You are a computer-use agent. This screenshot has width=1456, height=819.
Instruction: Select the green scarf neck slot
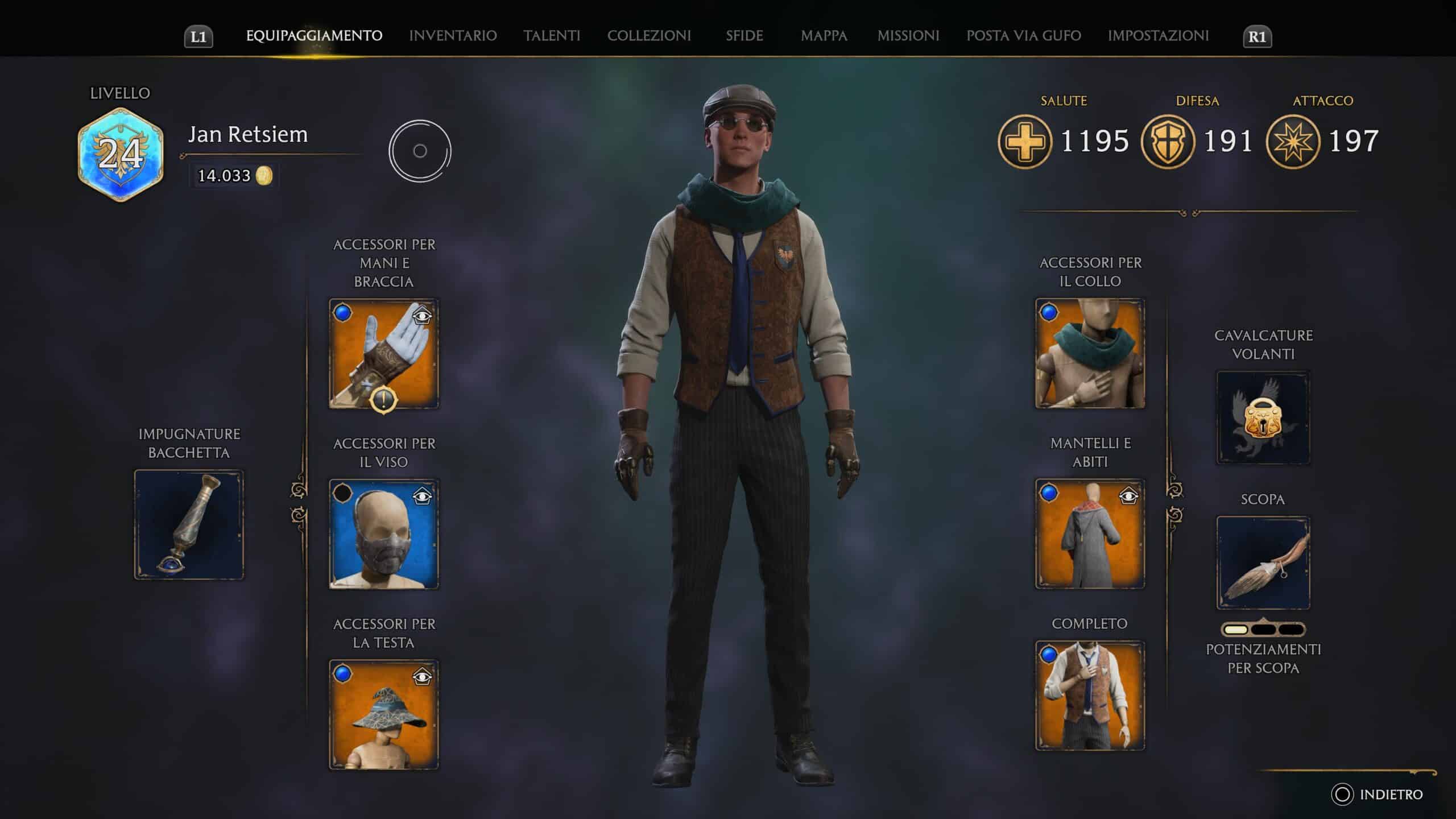click(1090, 354)
